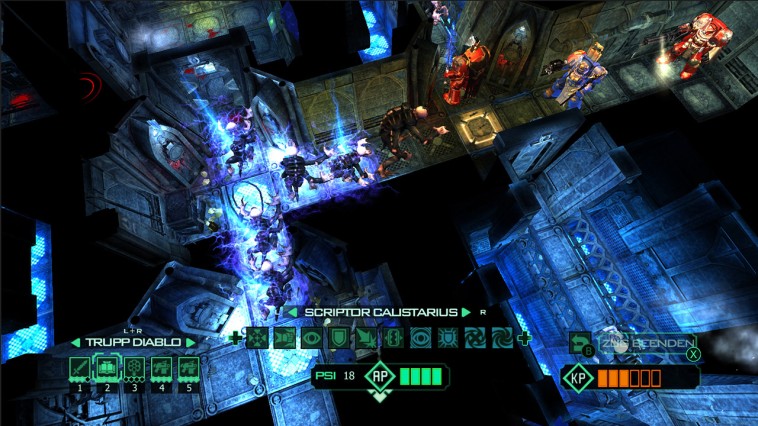Use the door bracket action icon

tap(393, 338)
